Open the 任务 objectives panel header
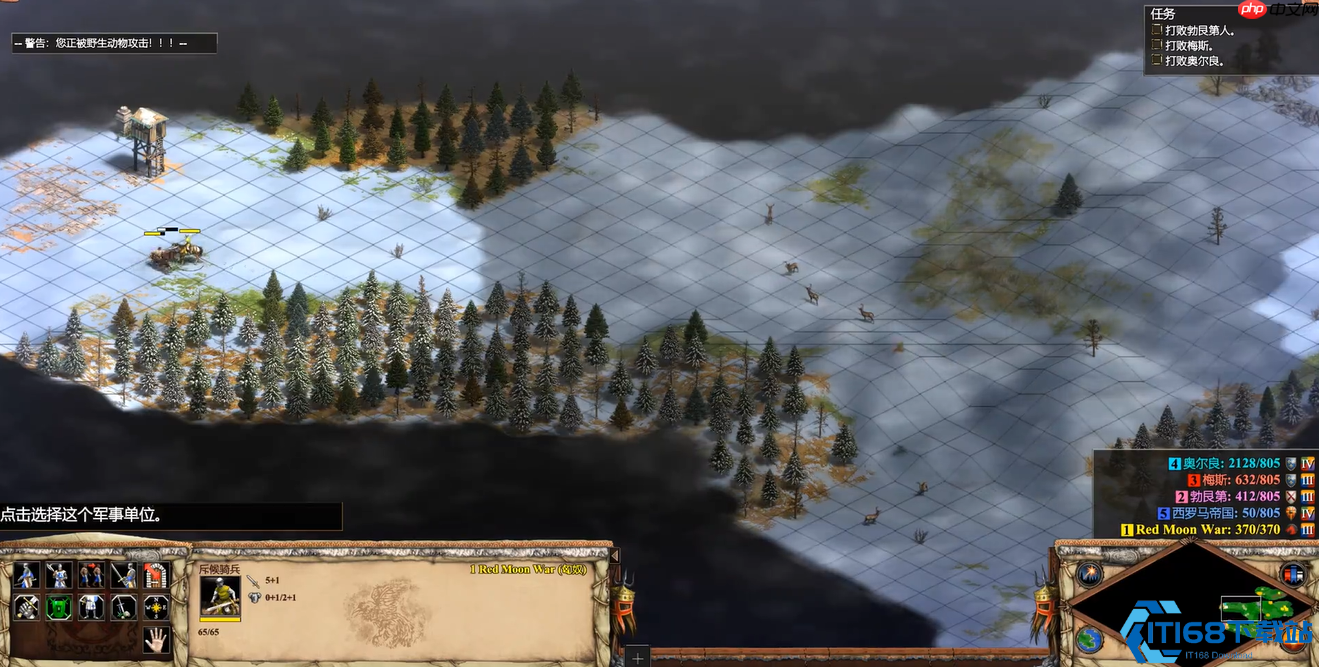Image resolution: width=1319 pixels, height=667 pixels. pos(1163,13)
